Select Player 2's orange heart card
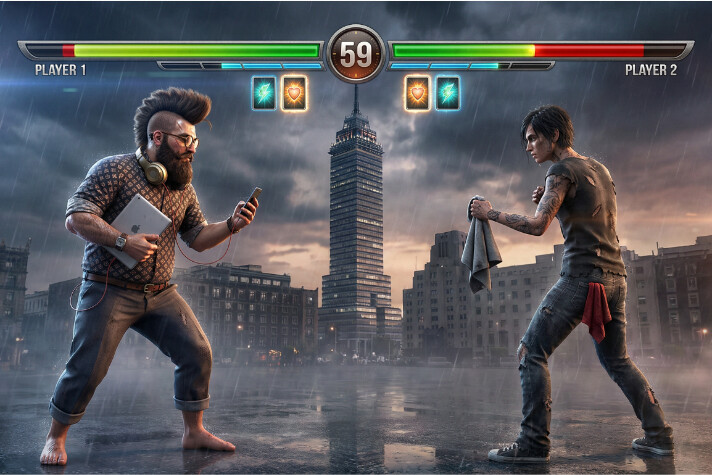This screenshot has height=475, width=712. click(417, 93)
